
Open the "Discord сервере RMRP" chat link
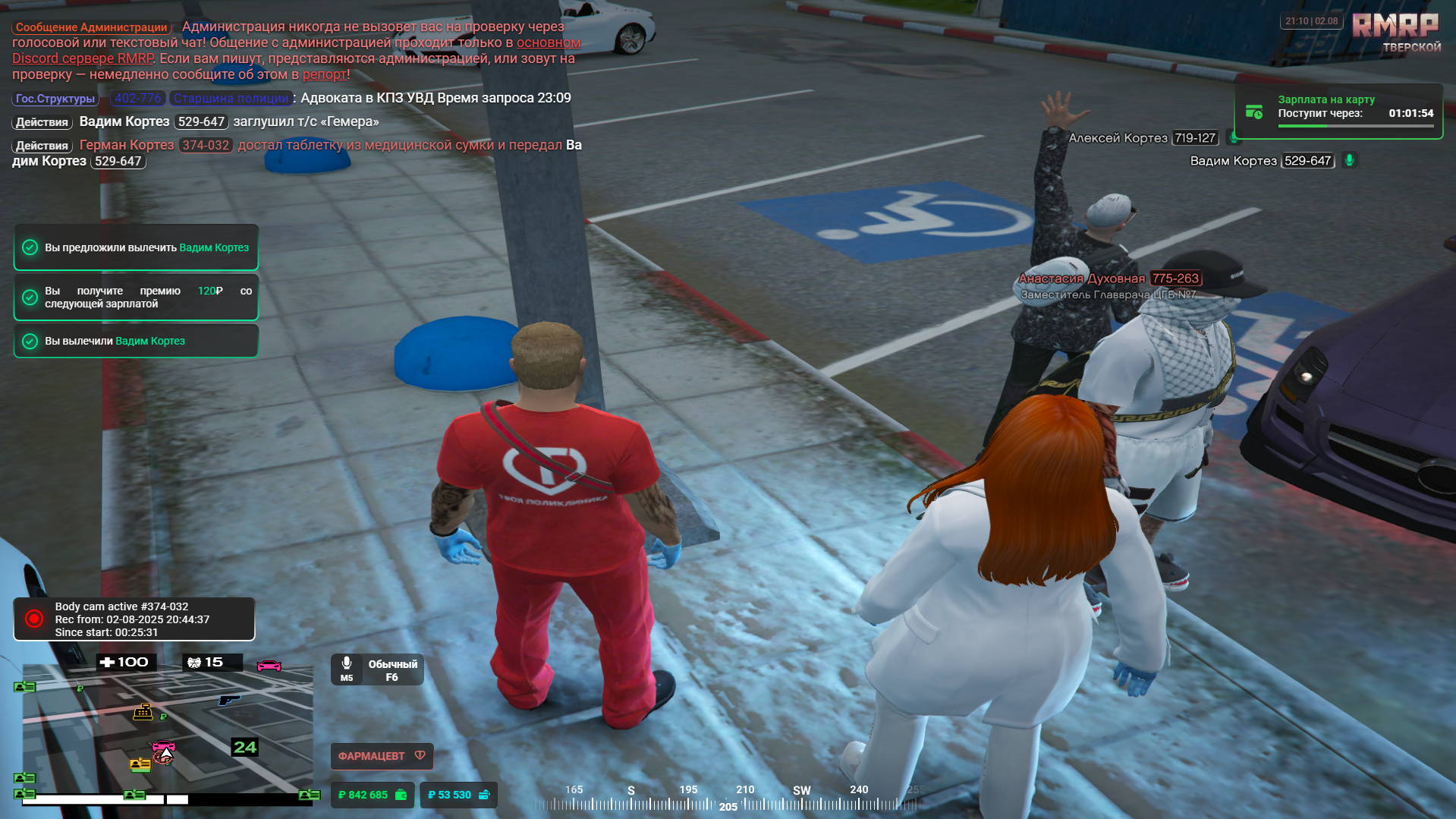83,58
